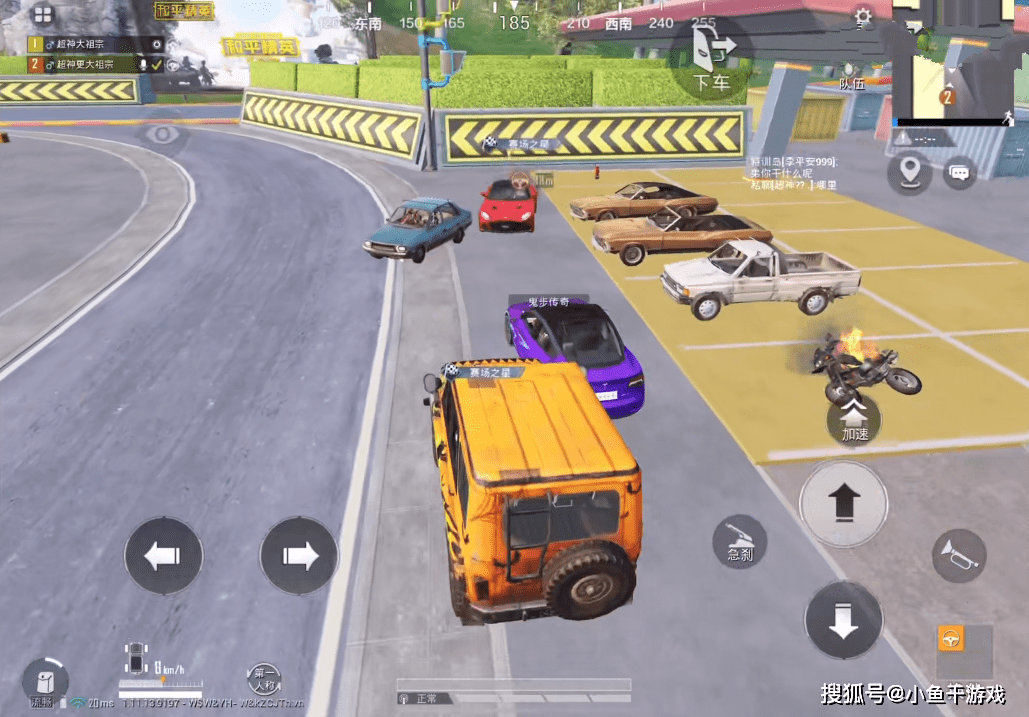Honk the vehicle horn button
The height and width of the screenshot is (717, 1029).
(x=958, y=556)
